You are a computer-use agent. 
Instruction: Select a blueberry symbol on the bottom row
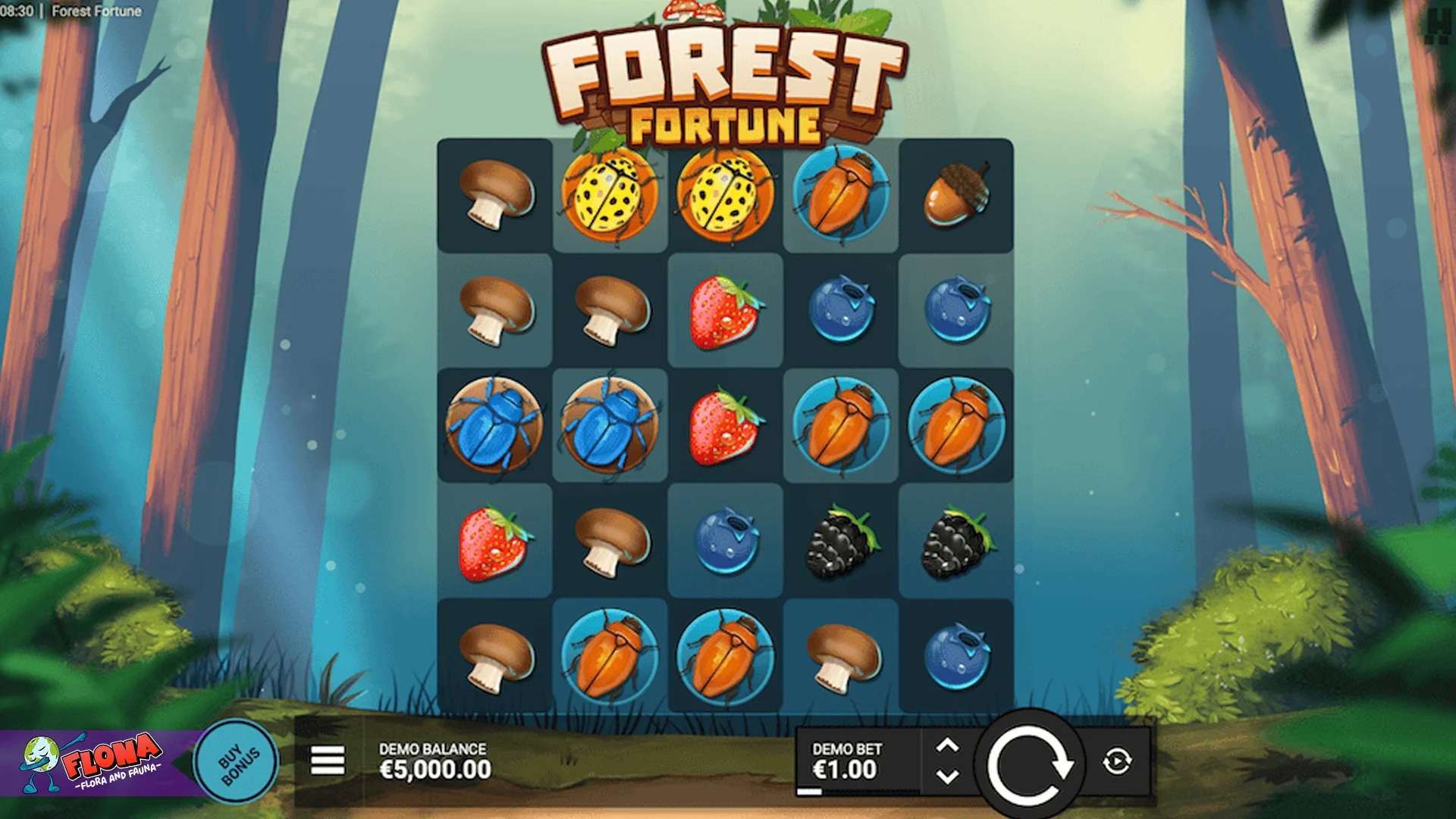click(x=958, y=656)
